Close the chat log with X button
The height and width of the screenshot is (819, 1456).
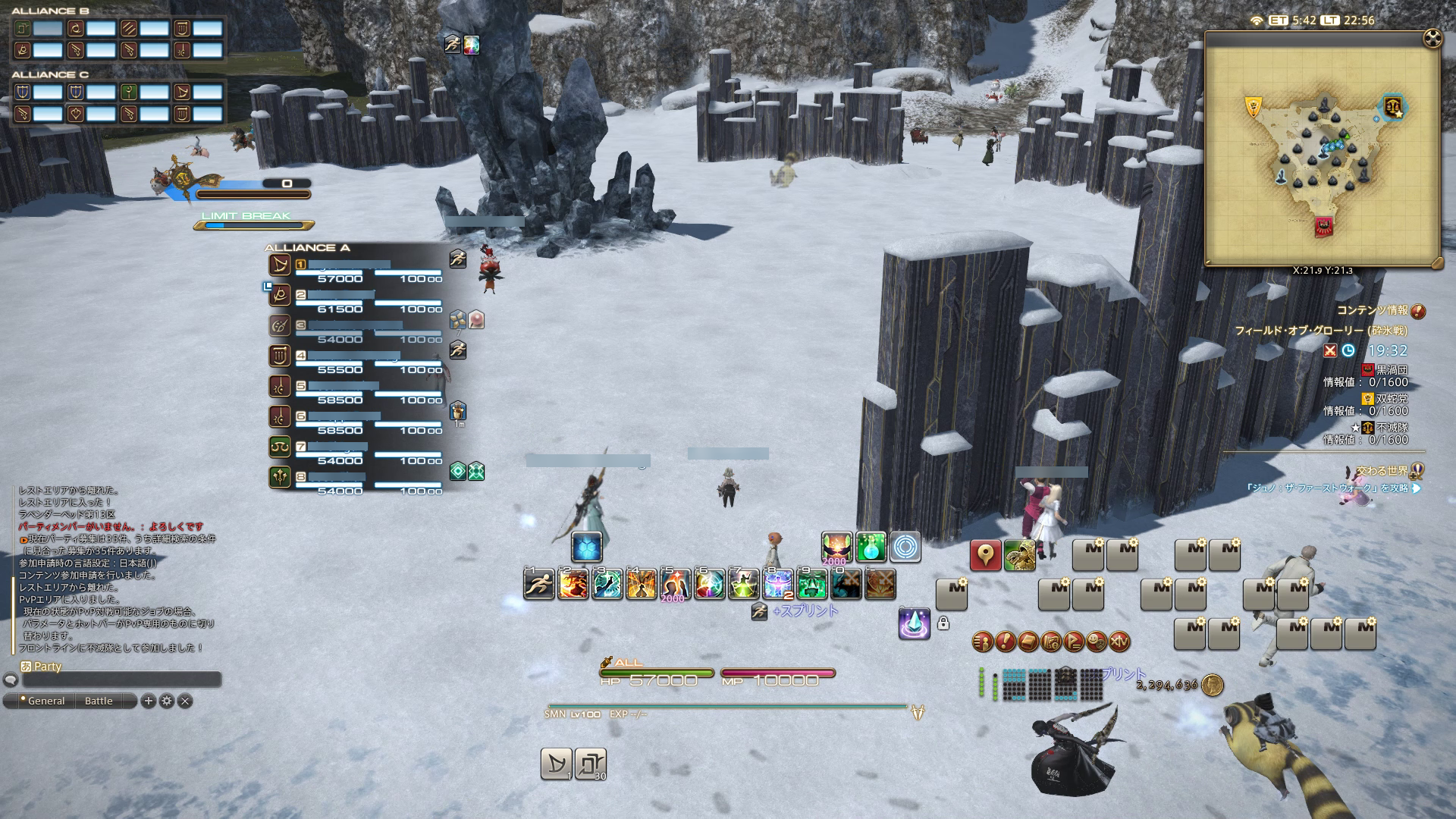click(185, 701)
